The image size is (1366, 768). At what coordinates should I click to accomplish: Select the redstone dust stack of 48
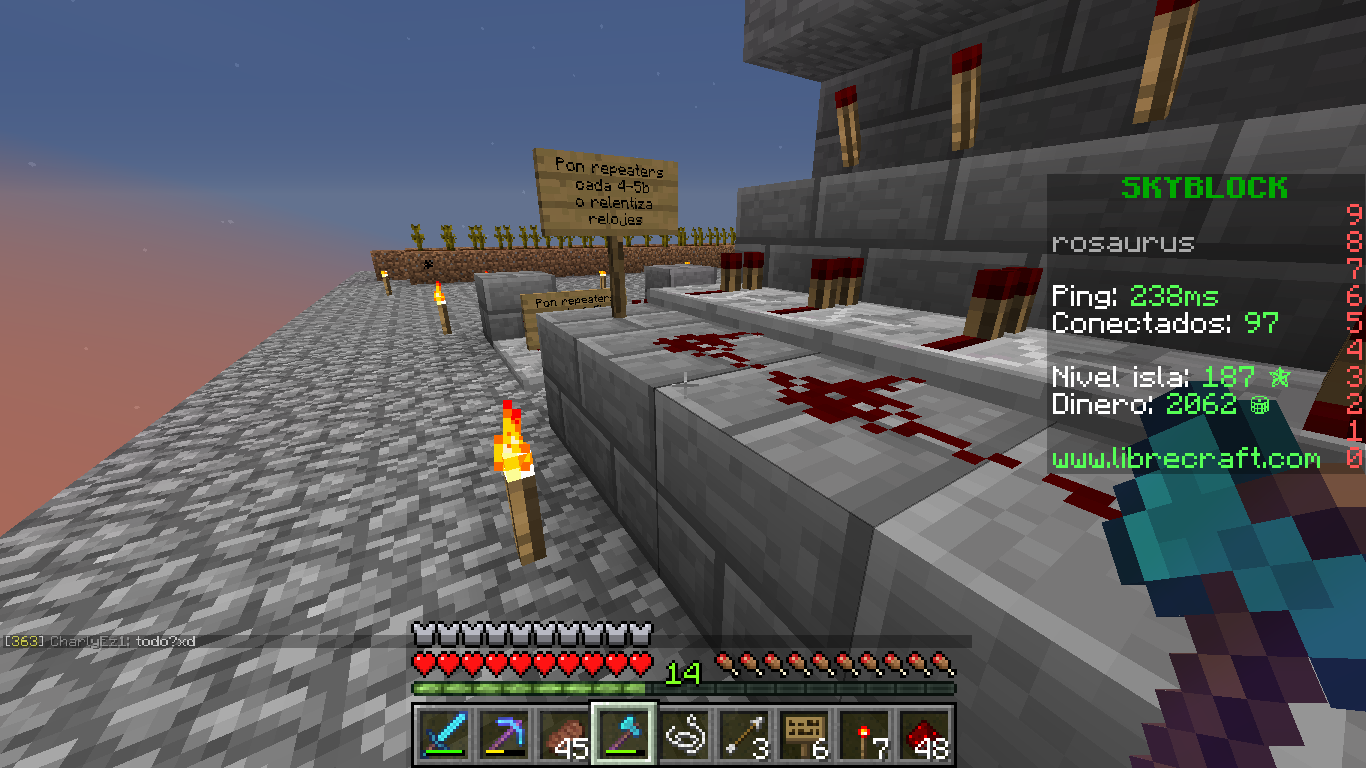925,735
